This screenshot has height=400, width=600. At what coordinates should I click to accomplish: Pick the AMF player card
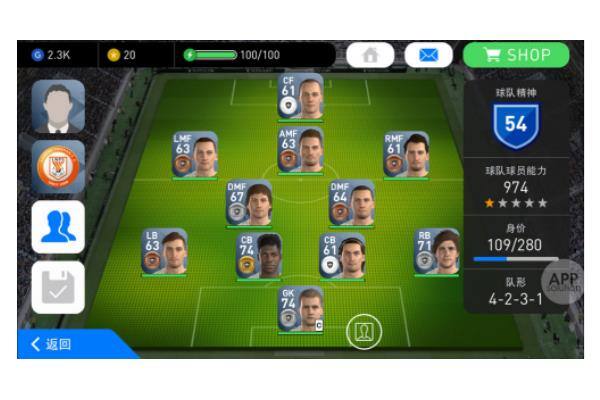coord(301,150)
